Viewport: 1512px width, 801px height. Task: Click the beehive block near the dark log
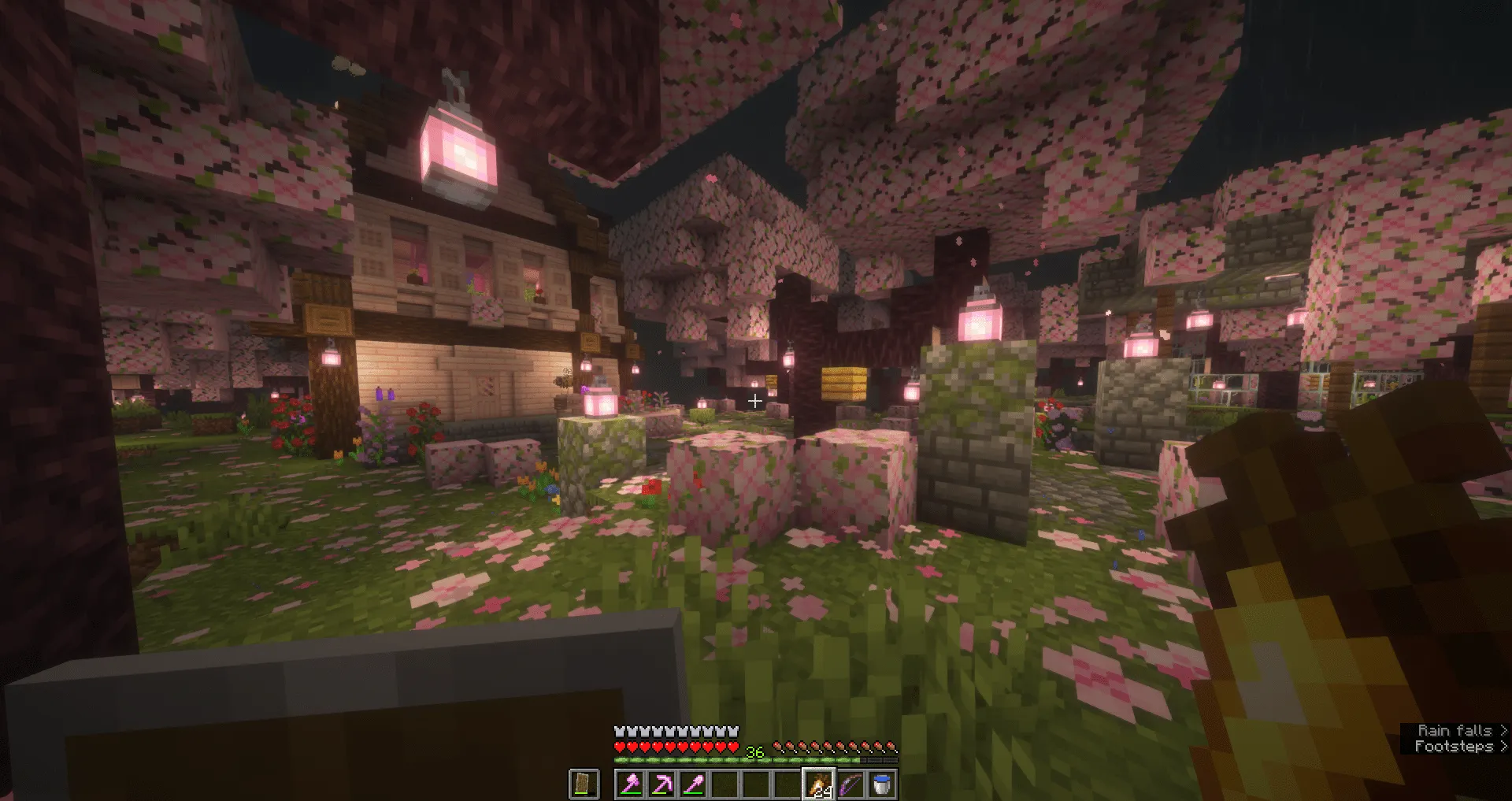pos(845,384)
